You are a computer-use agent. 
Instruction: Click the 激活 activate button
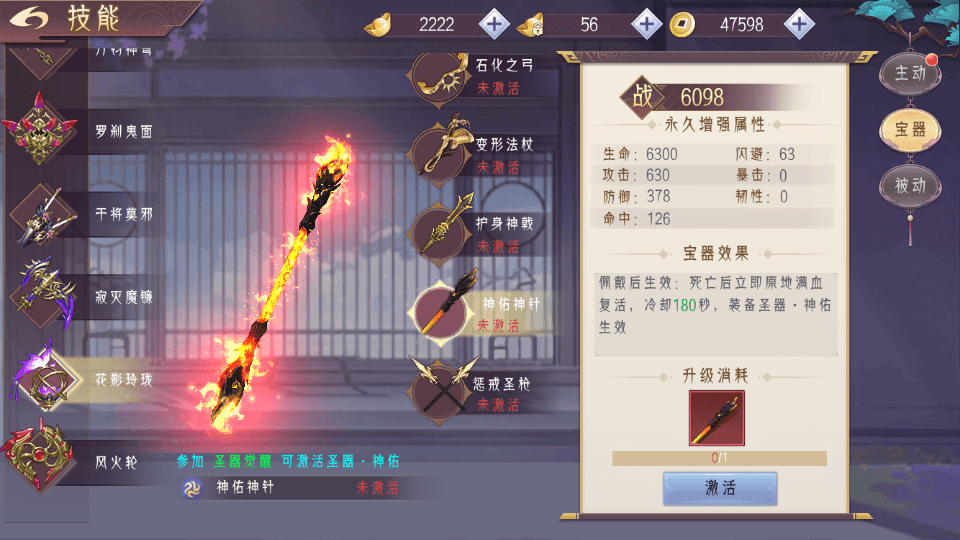coord(720,488)
